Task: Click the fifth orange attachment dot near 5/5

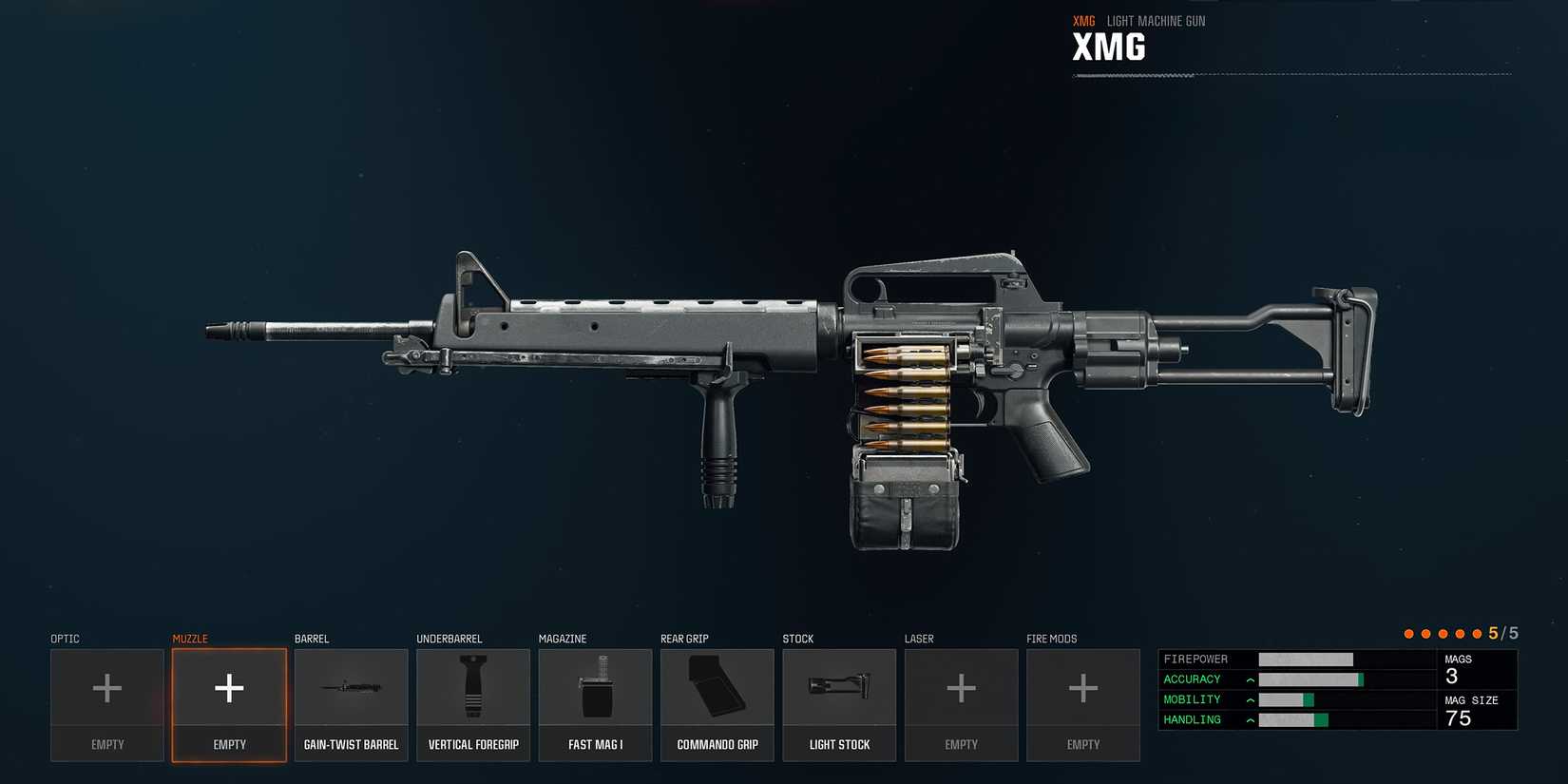Action: pos(1478,633)
